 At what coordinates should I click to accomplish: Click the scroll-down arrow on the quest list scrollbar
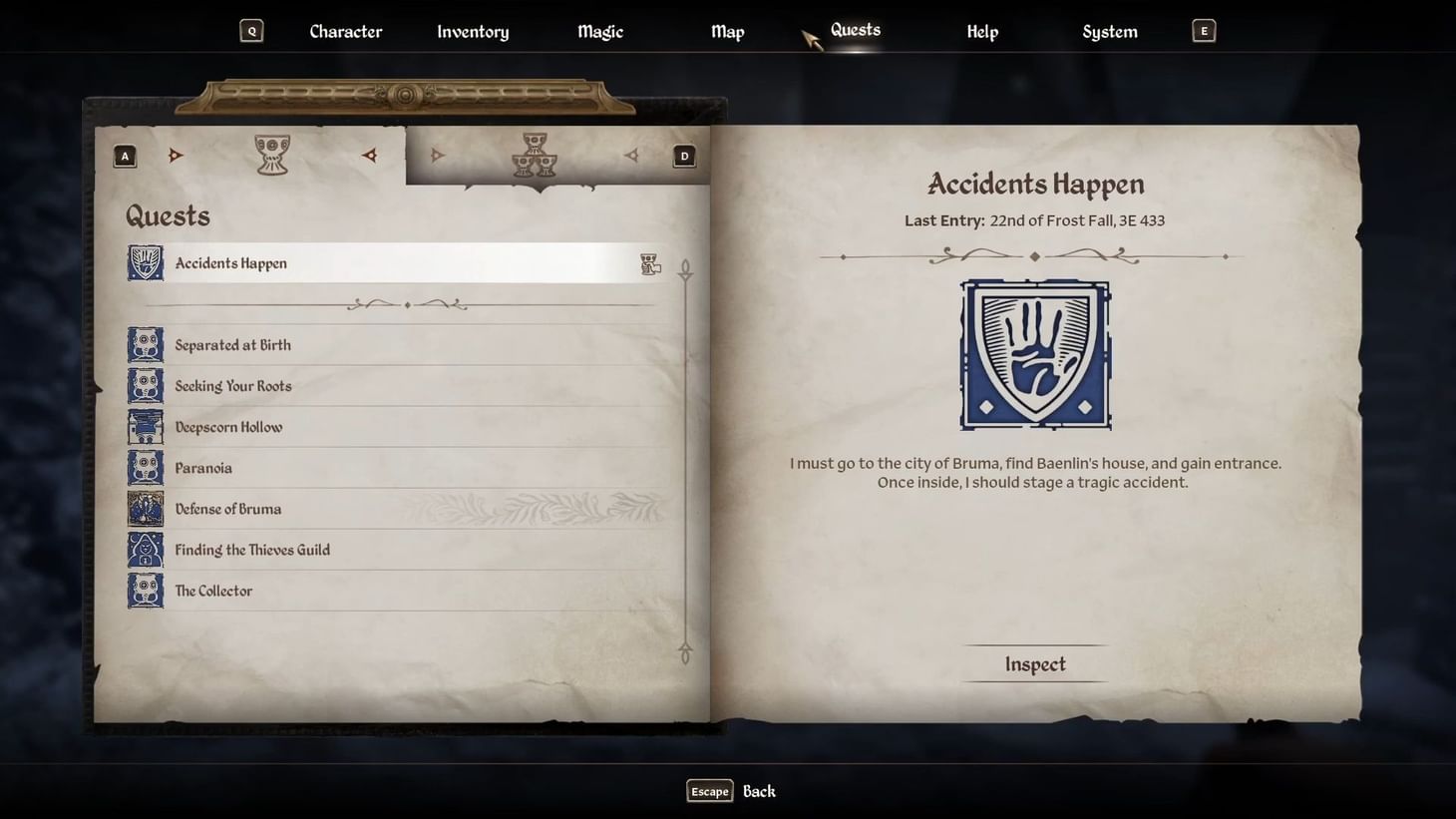(x=685, y=653)
